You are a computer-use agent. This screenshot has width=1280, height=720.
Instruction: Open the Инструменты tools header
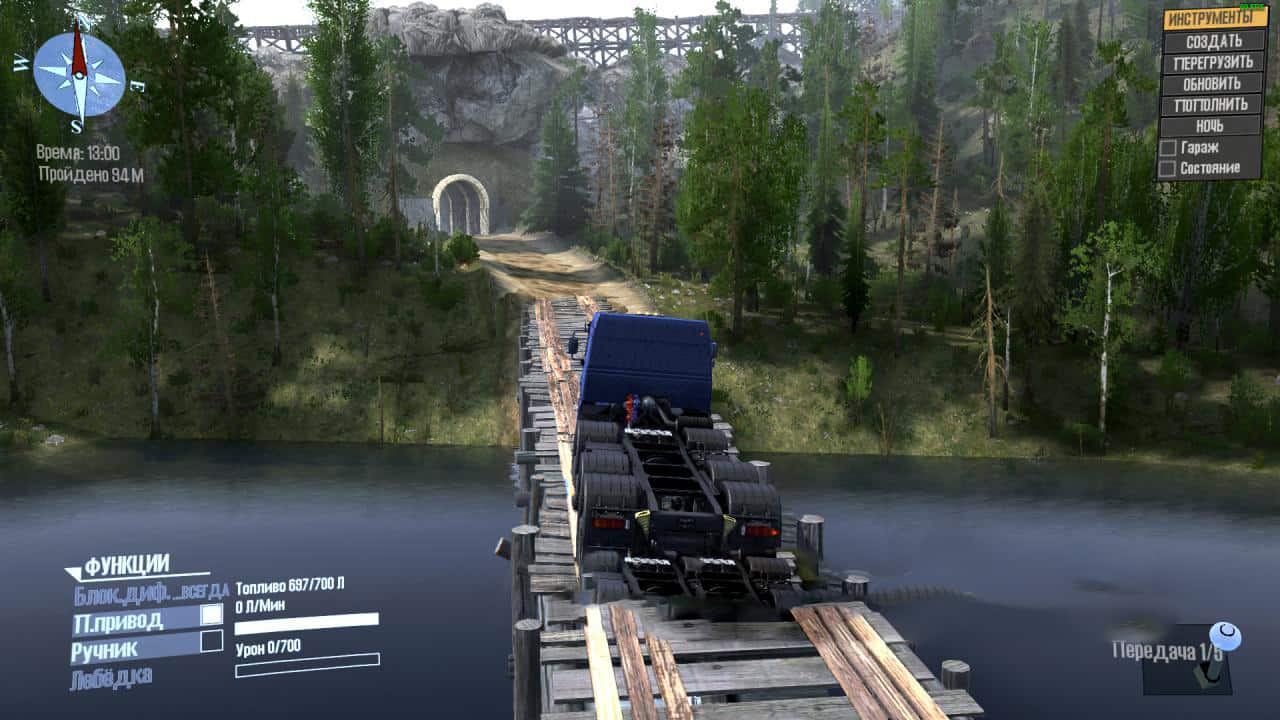click(x=1213, y=18)
